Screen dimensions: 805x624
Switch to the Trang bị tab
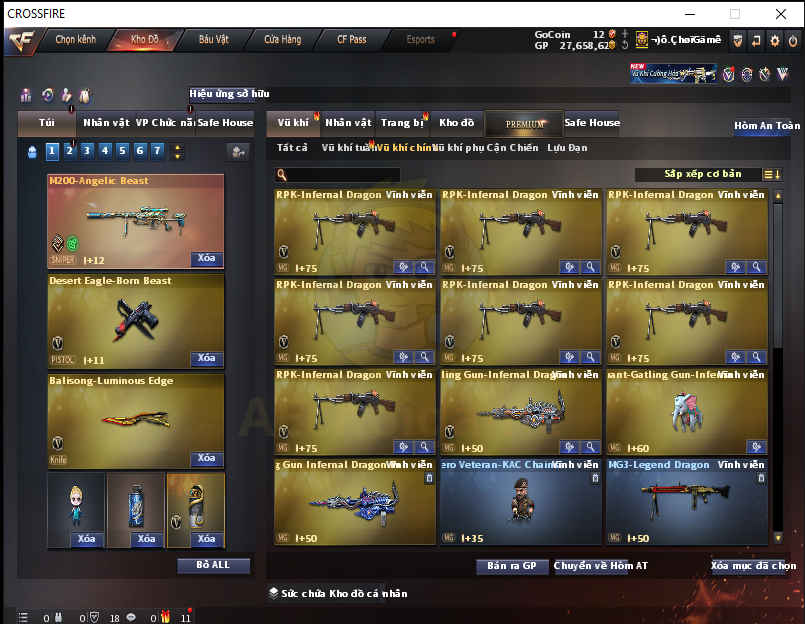402,123
